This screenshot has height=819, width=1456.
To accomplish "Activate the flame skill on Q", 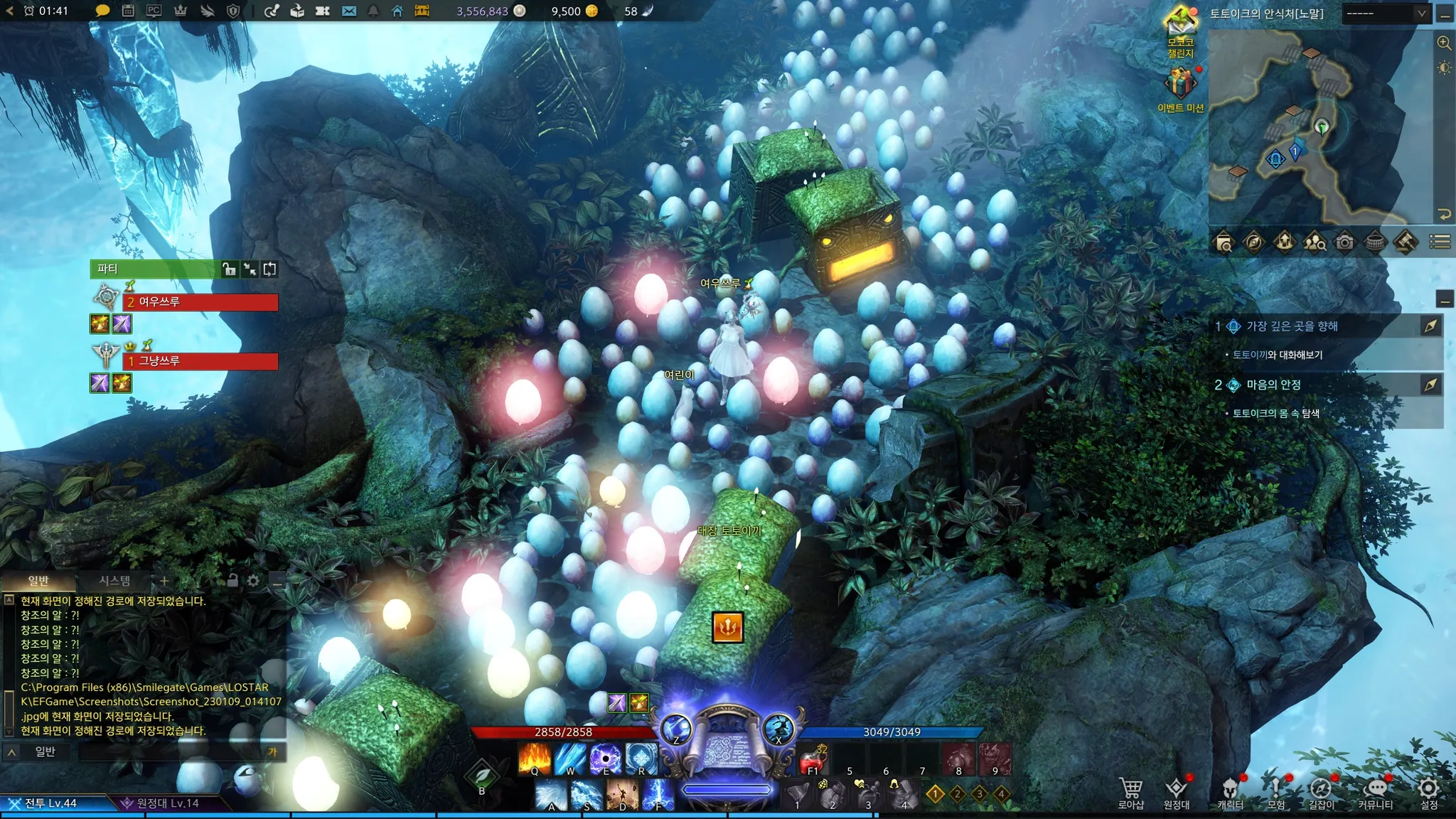I will tap(535, 759).
